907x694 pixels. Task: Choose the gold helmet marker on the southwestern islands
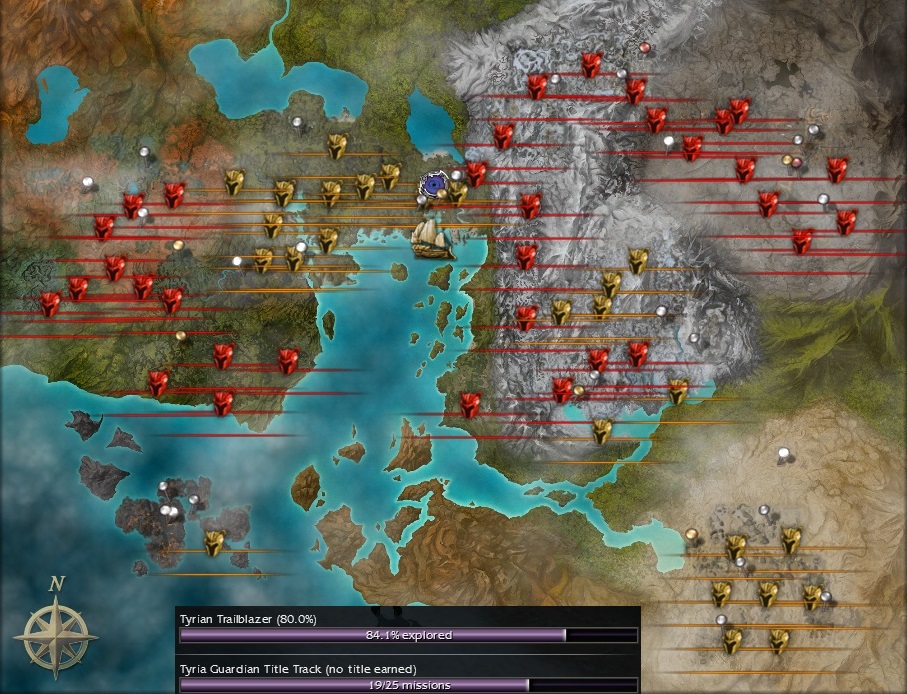(213, 542)
